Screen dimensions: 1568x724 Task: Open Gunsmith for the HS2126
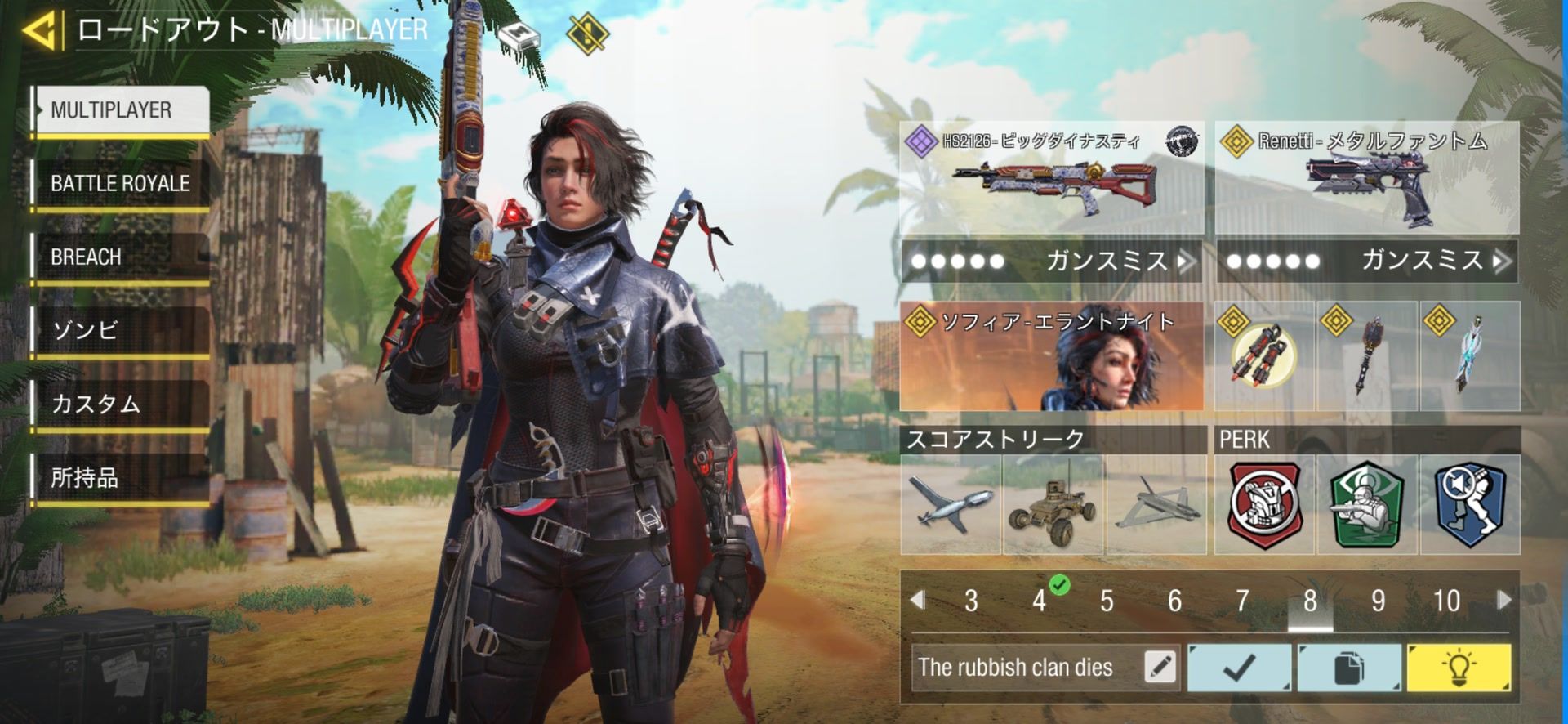1051,261
